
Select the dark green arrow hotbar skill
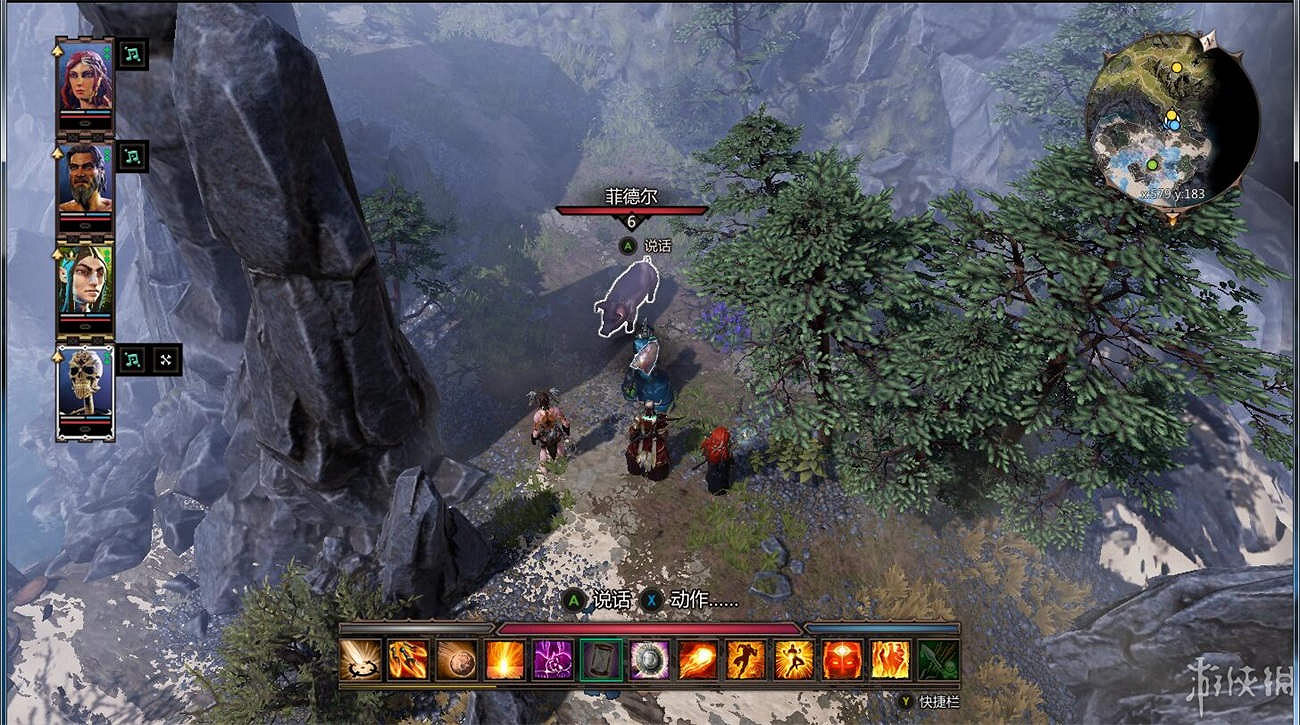click(938, 660)
